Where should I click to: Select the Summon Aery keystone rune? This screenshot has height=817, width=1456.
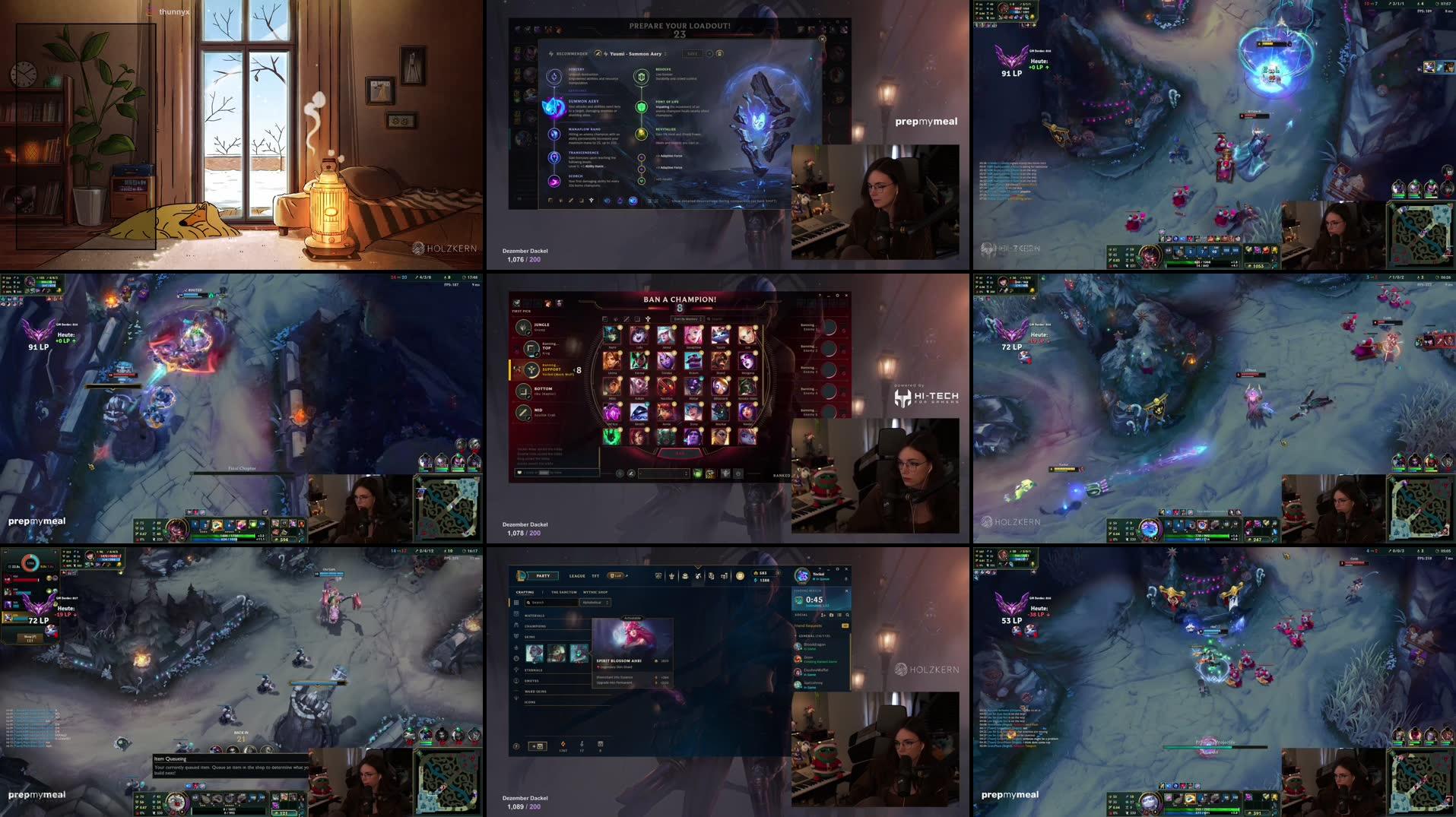(554, 108)
